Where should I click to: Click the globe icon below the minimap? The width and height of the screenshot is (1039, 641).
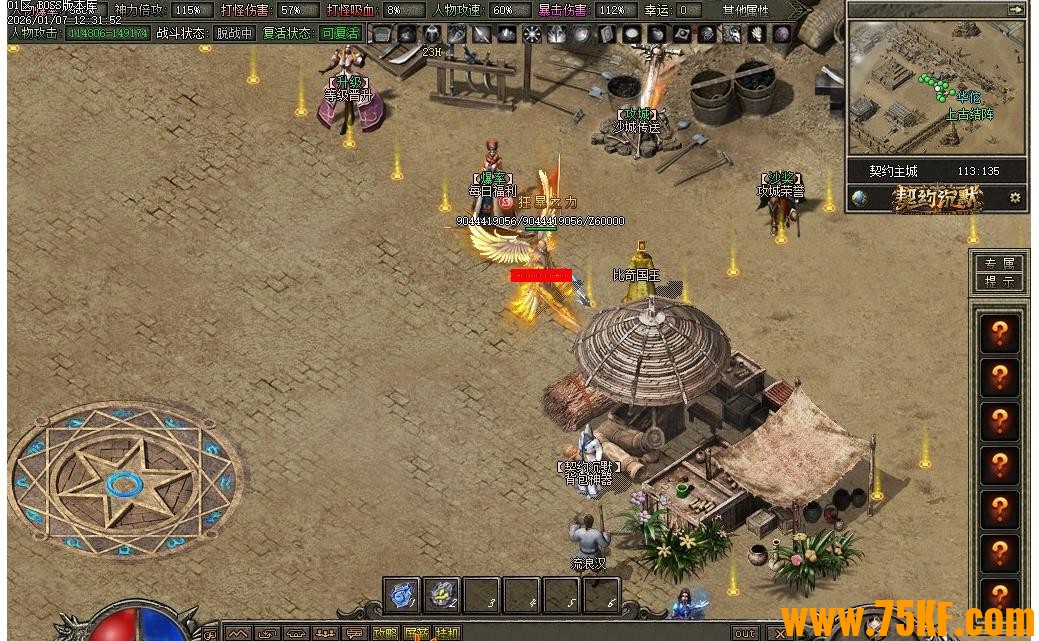click(x=859, y=198)
